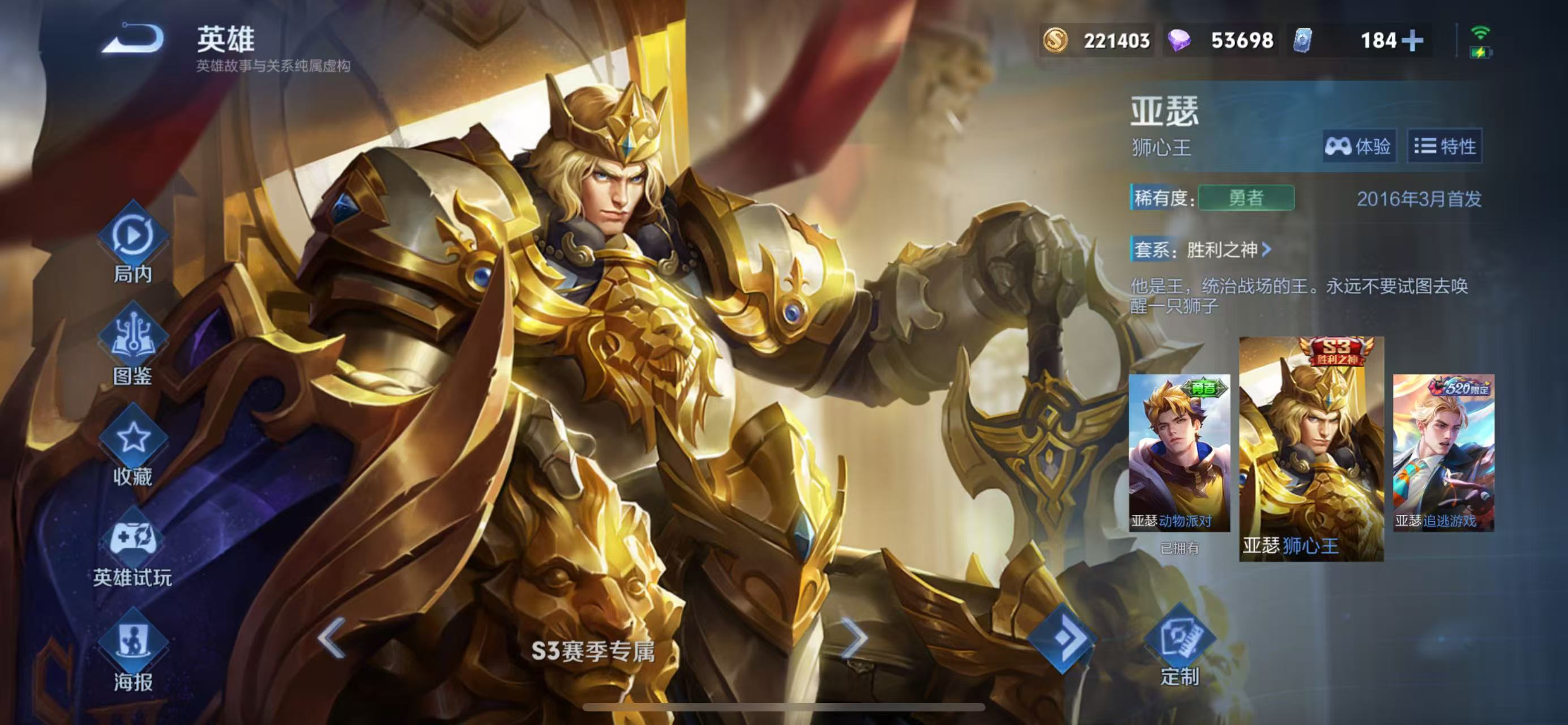The image size is (1568, 725).
Task: View skin traits via 特性 button
Action: click(1445, 146)
